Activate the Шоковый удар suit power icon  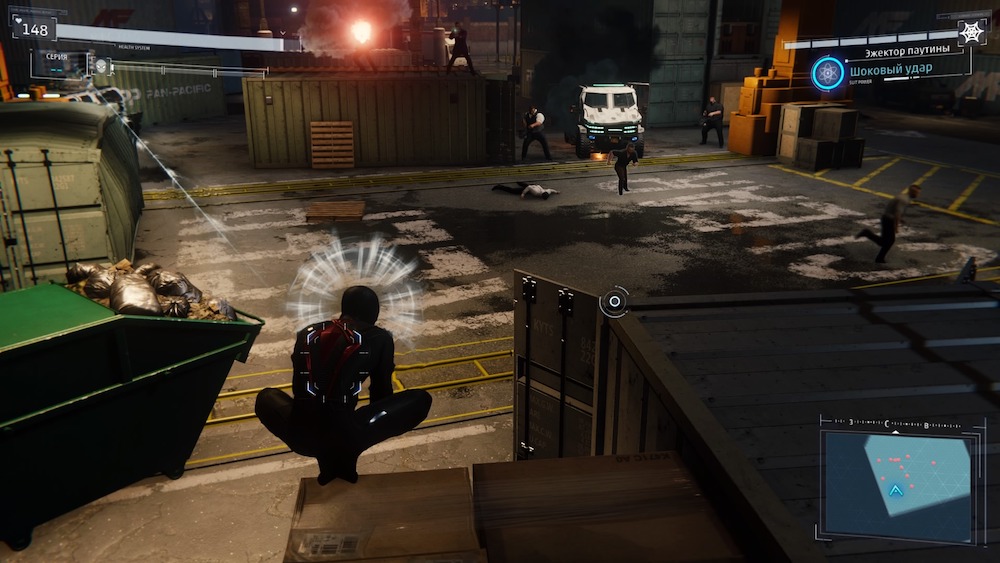point(828,73)
